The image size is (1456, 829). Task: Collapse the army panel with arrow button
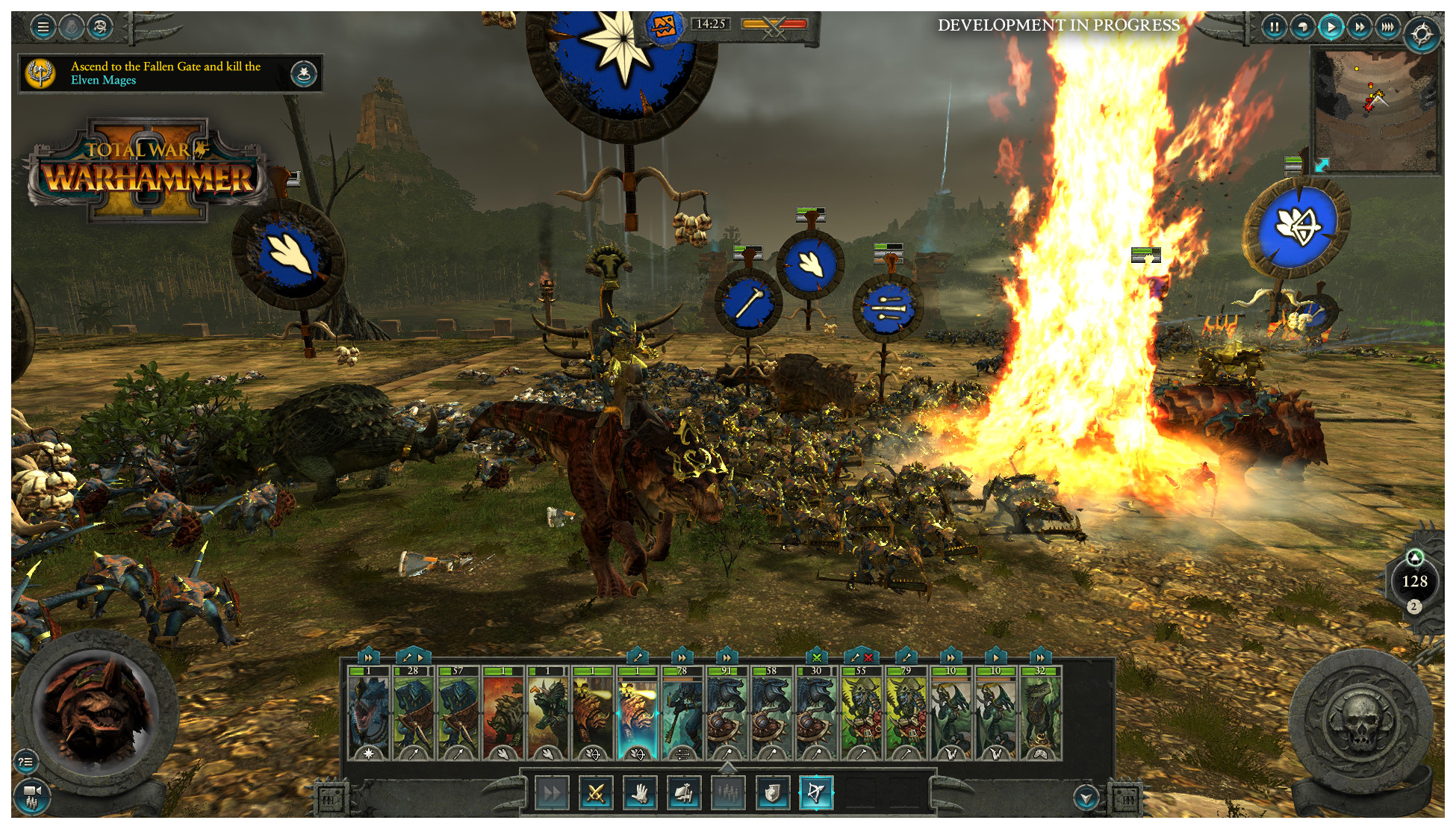point(1086,798)
